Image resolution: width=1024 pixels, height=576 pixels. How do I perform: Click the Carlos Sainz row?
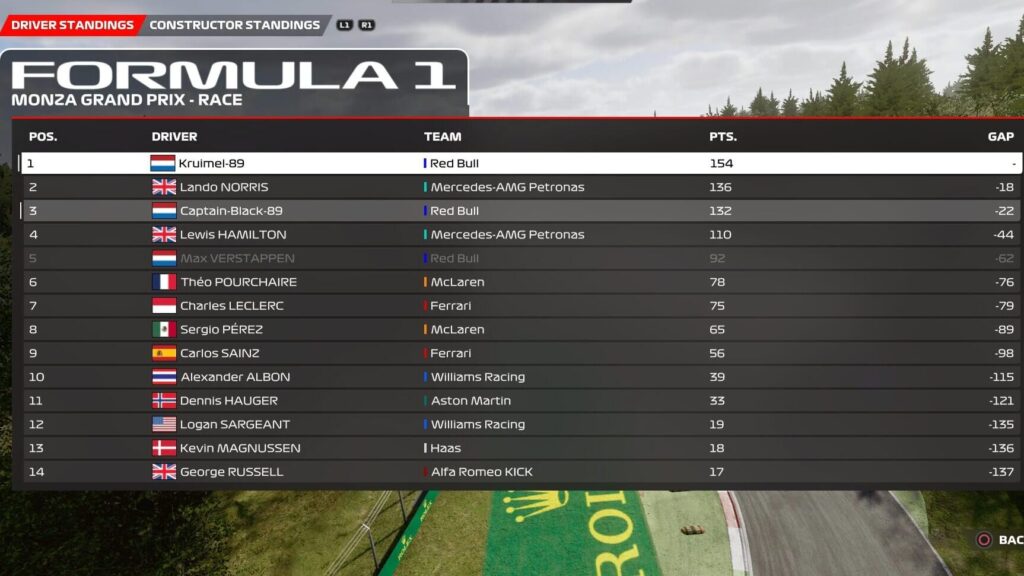[x=520, y=353]
